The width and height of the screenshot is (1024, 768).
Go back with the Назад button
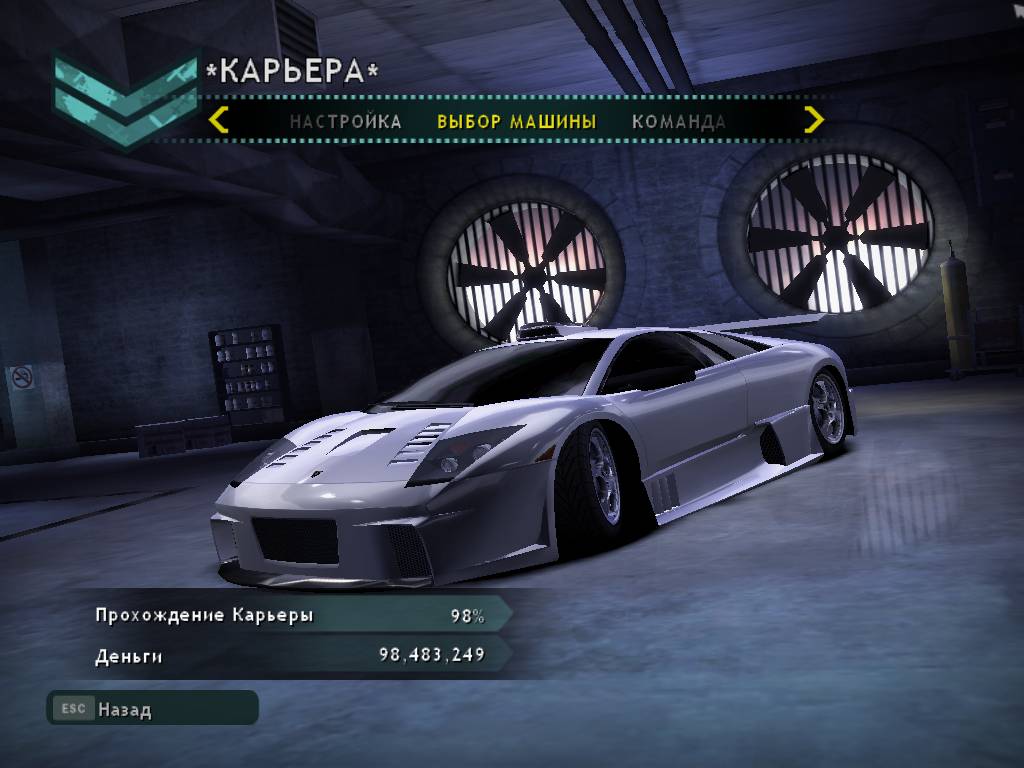[x=152, y=709]
